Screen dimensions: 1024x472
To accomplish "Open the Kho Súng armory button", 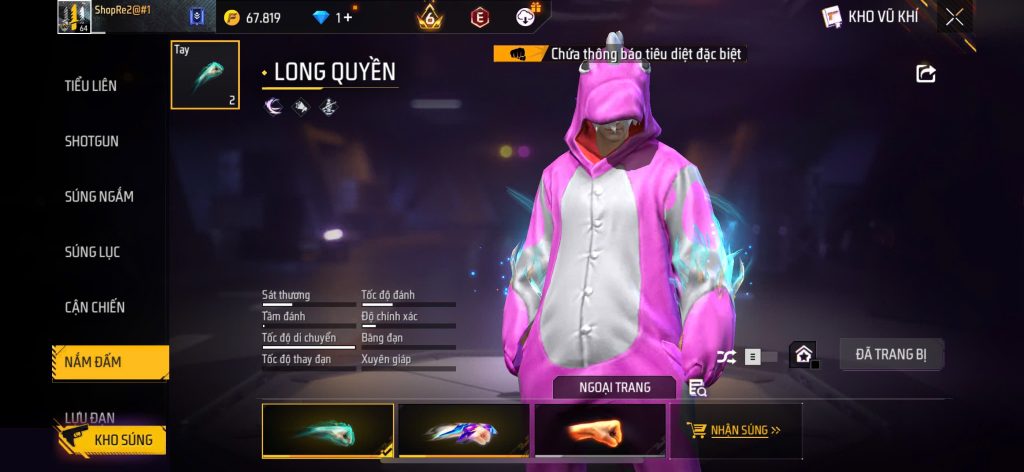I will point(110,439).
